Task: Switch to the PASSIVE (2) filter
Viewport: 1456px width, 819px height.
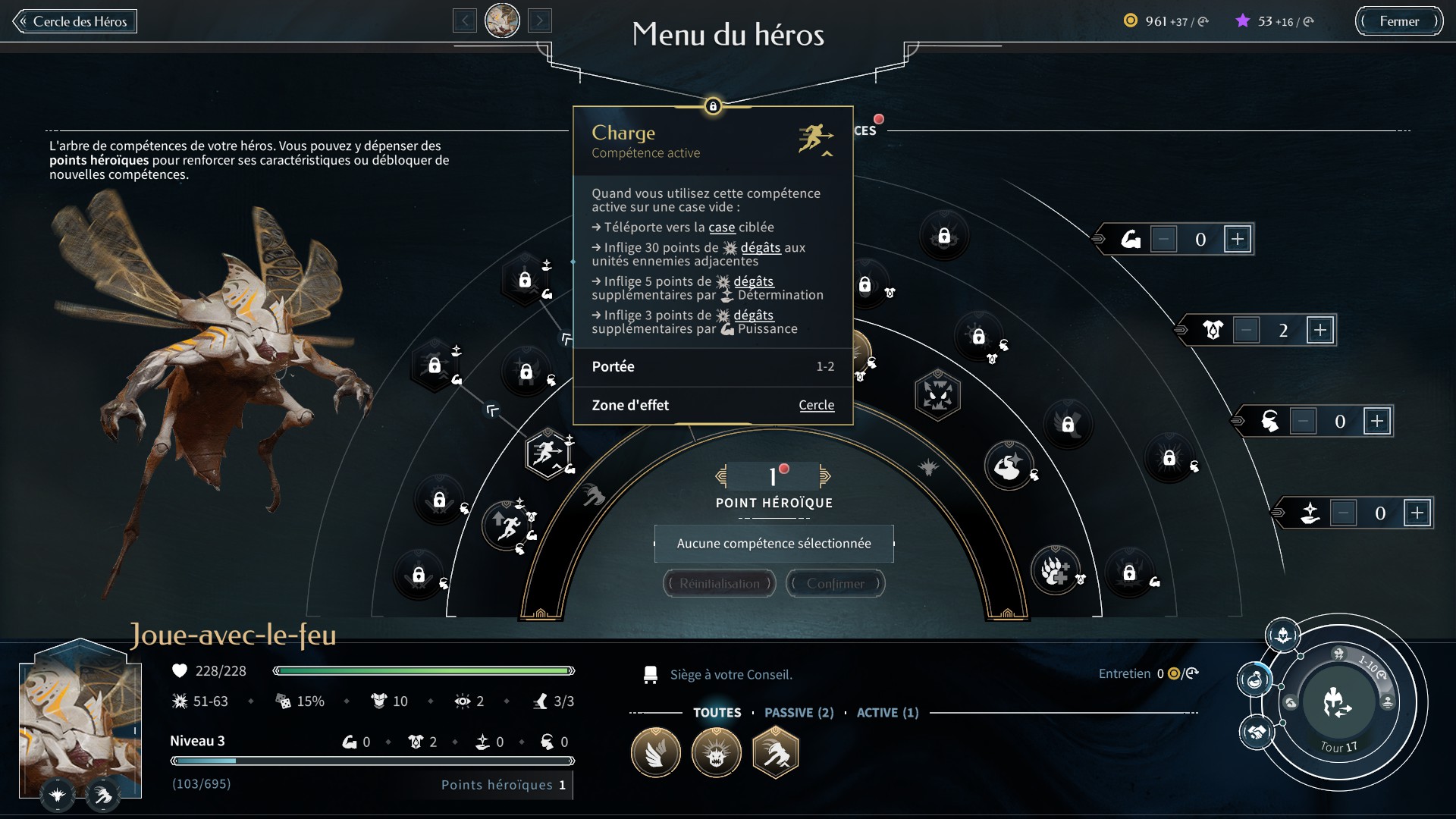Action: [x=799, y=713]
